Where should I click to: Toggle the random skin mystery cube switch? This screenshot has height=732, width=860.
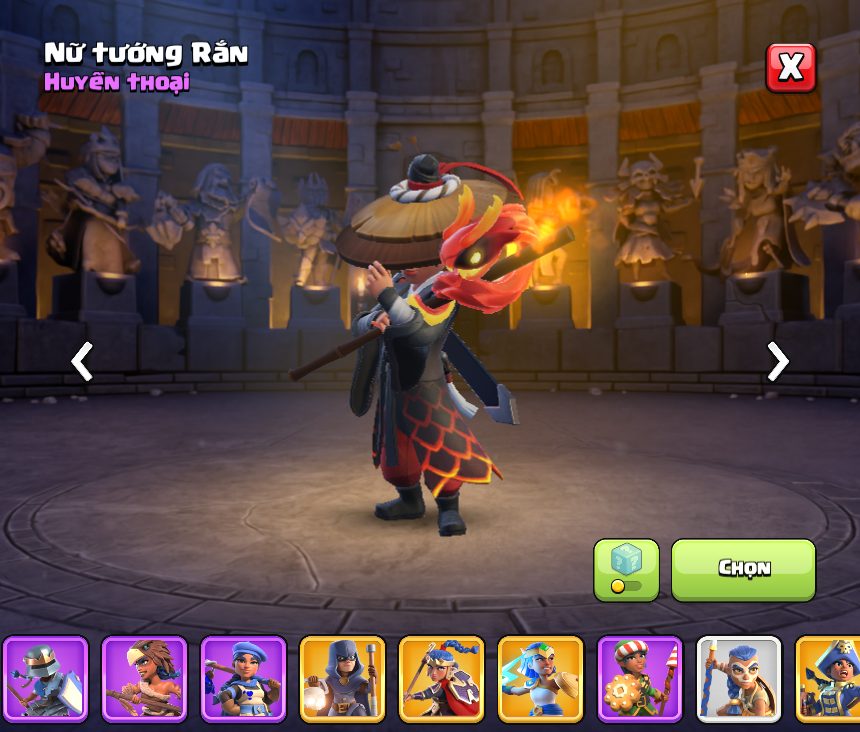pyautogui.click(x=626, y=570)
